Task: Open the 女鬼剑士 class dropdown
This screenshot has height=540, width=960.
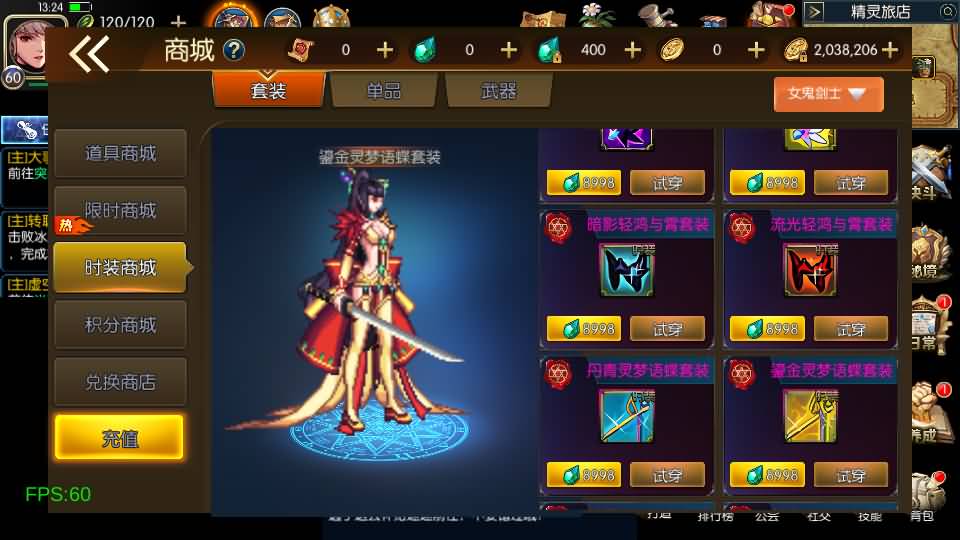Action: pos(828,94)
